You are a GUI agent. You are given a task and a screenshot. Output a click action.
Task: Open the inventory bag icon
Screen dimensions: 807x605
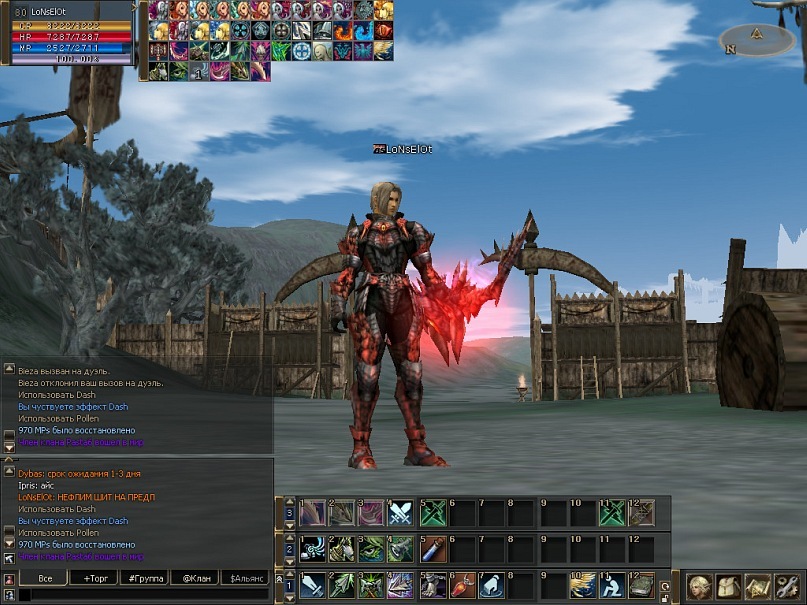pos(729,587)
